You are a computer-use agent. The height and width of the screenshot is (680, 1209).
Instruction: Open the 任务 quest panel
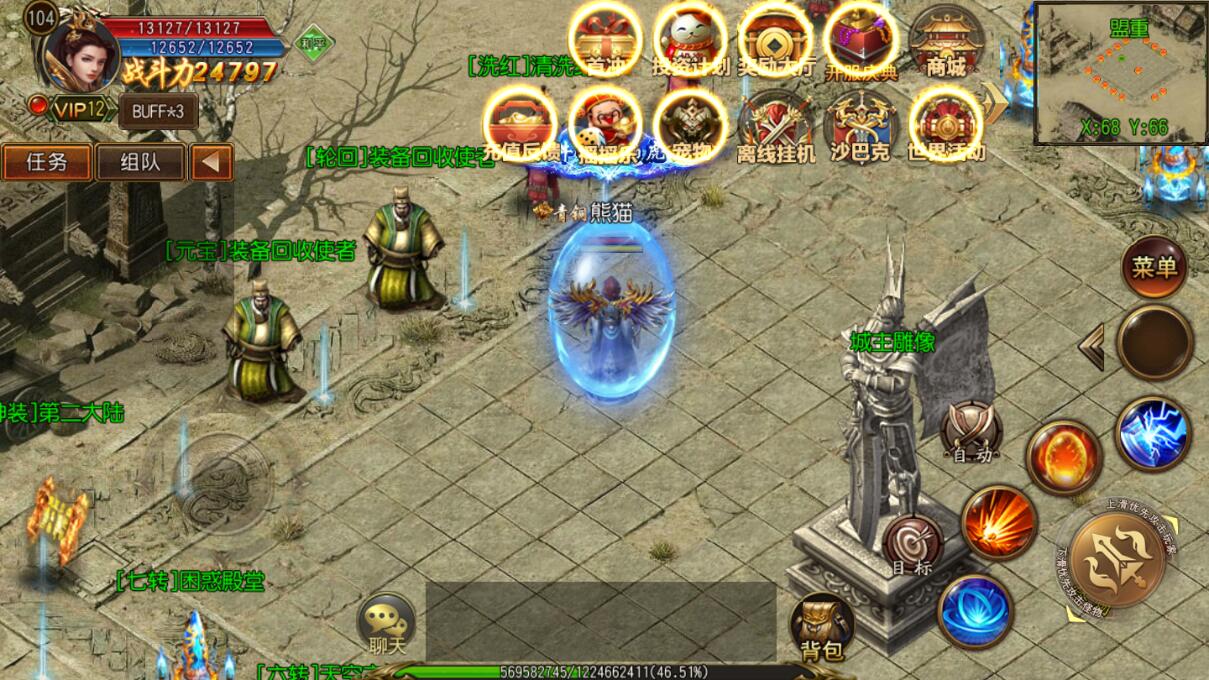pyautogui.click(x=47, y=162)
